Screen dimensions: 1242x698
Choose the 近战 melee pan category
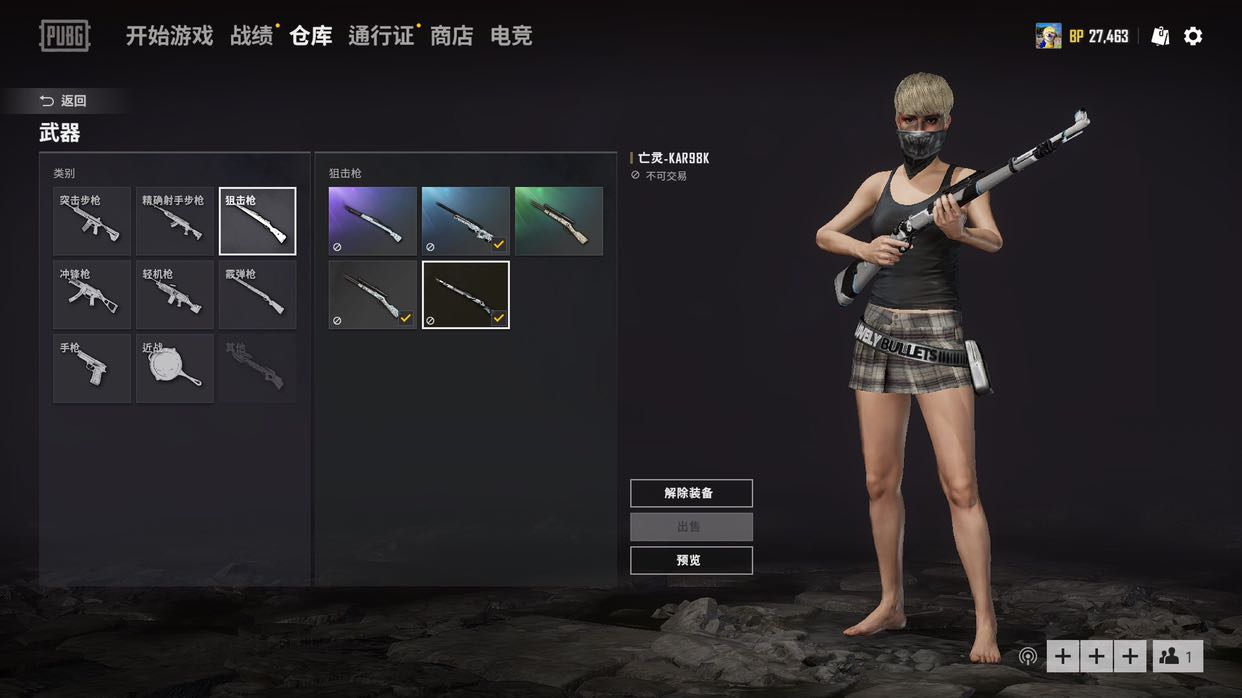[175, 369]
